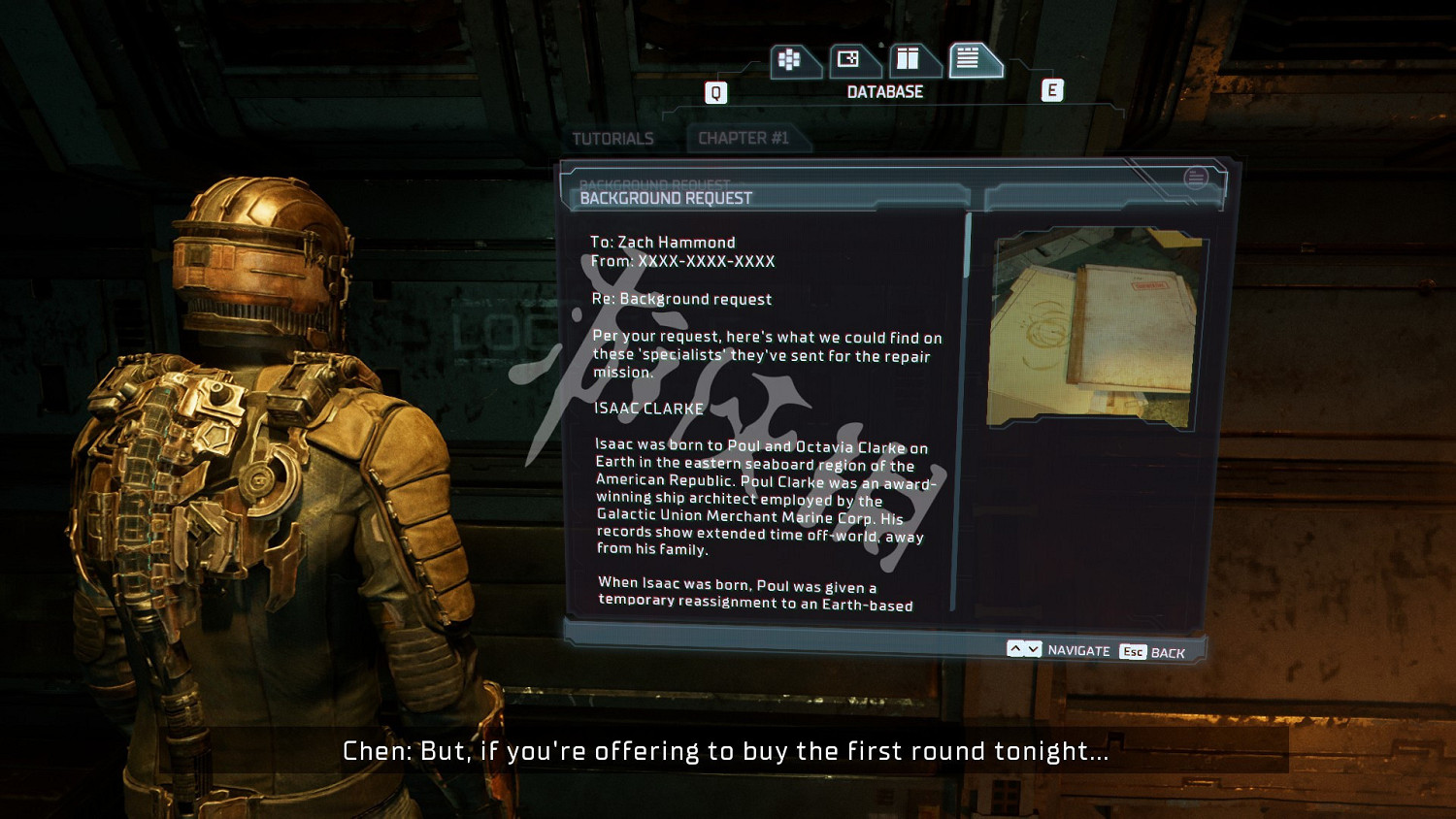The image size is (1456, 819).
Task: Click the Navigate down arrow
Action: point(1033,649)
